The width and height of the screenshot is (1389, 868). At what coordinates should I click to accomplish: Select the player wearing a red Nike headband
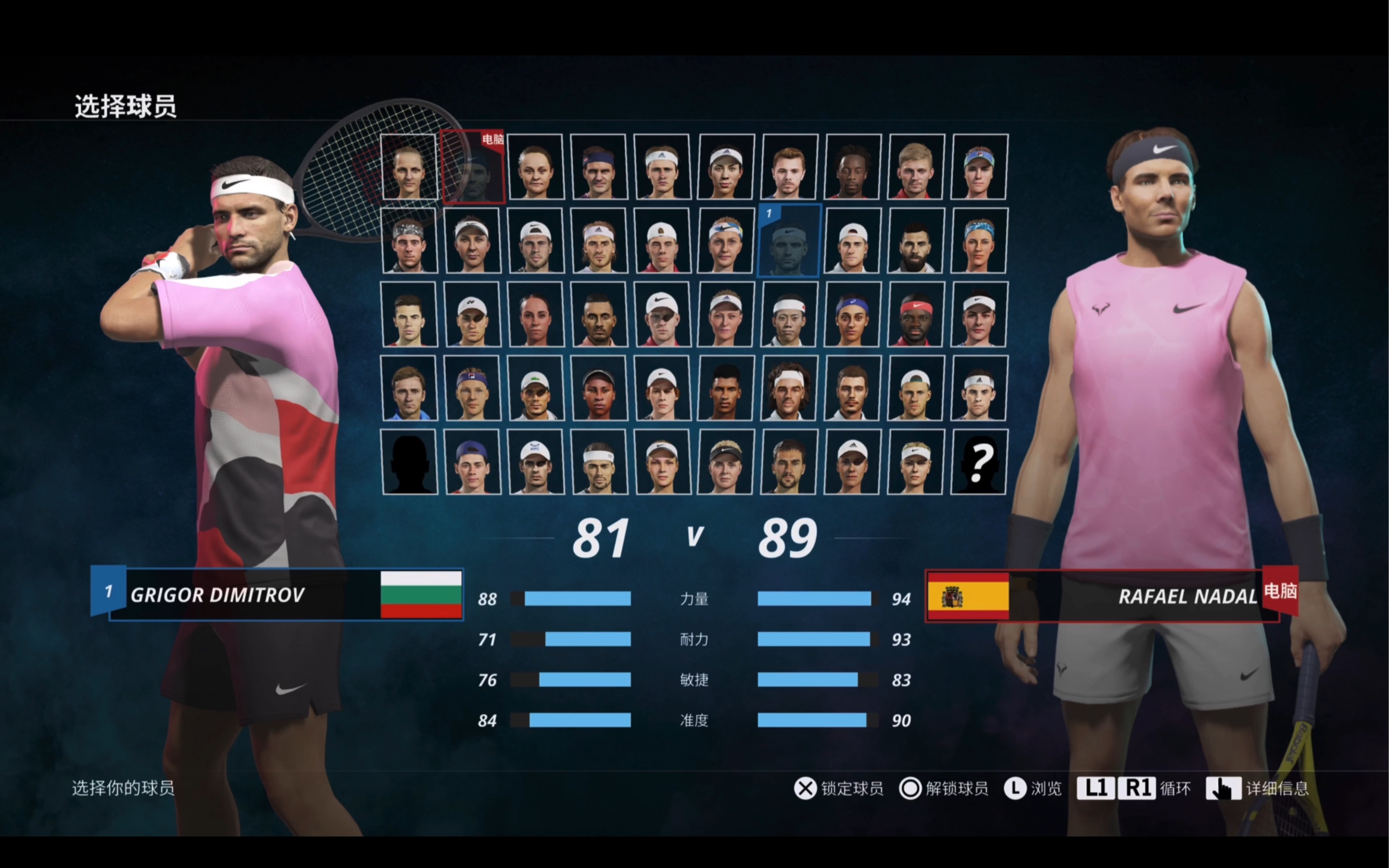coord(915,315)
